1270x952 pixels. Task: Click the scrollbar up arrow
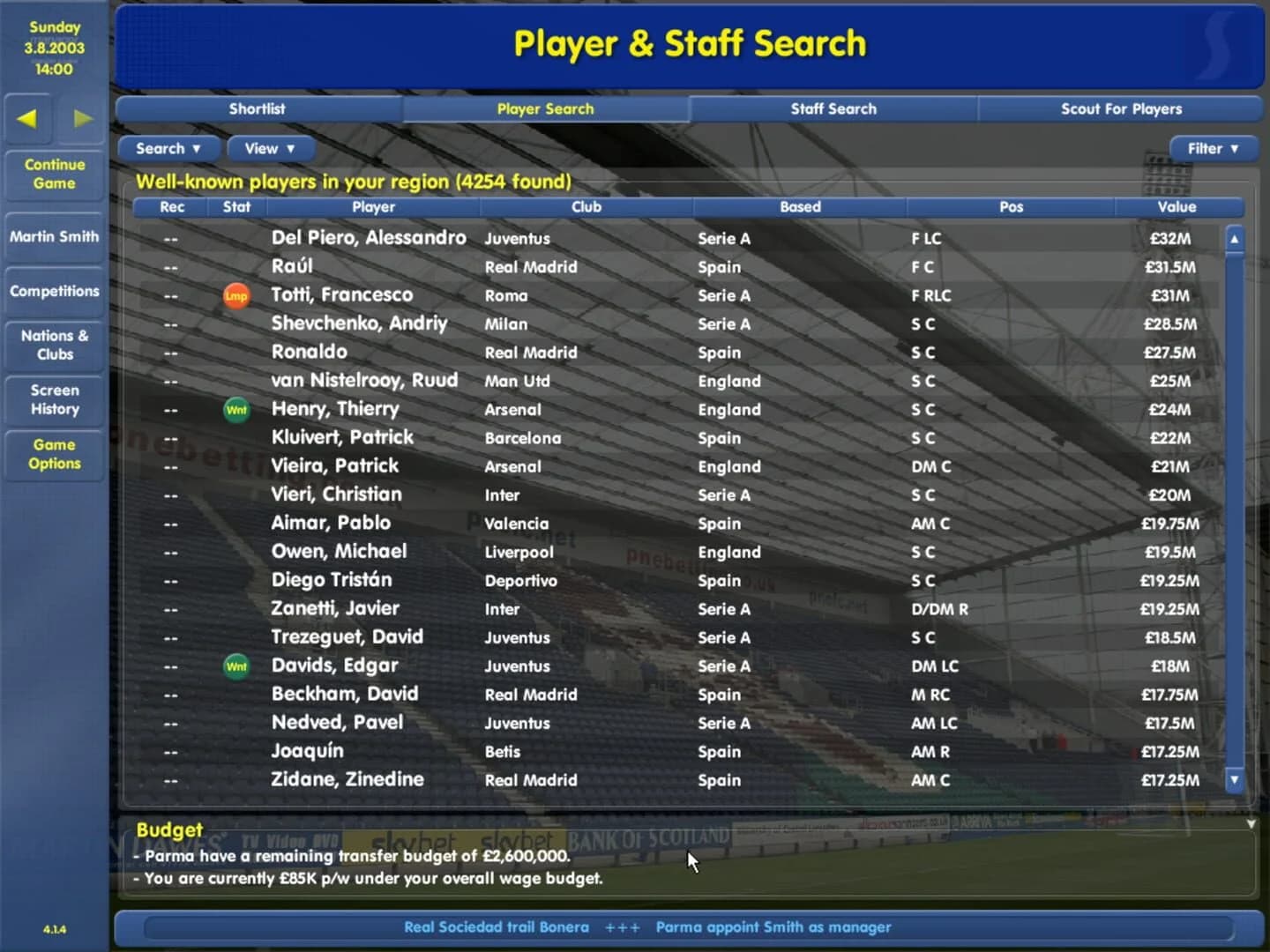pyautogui.click(x=1234, y=237)
